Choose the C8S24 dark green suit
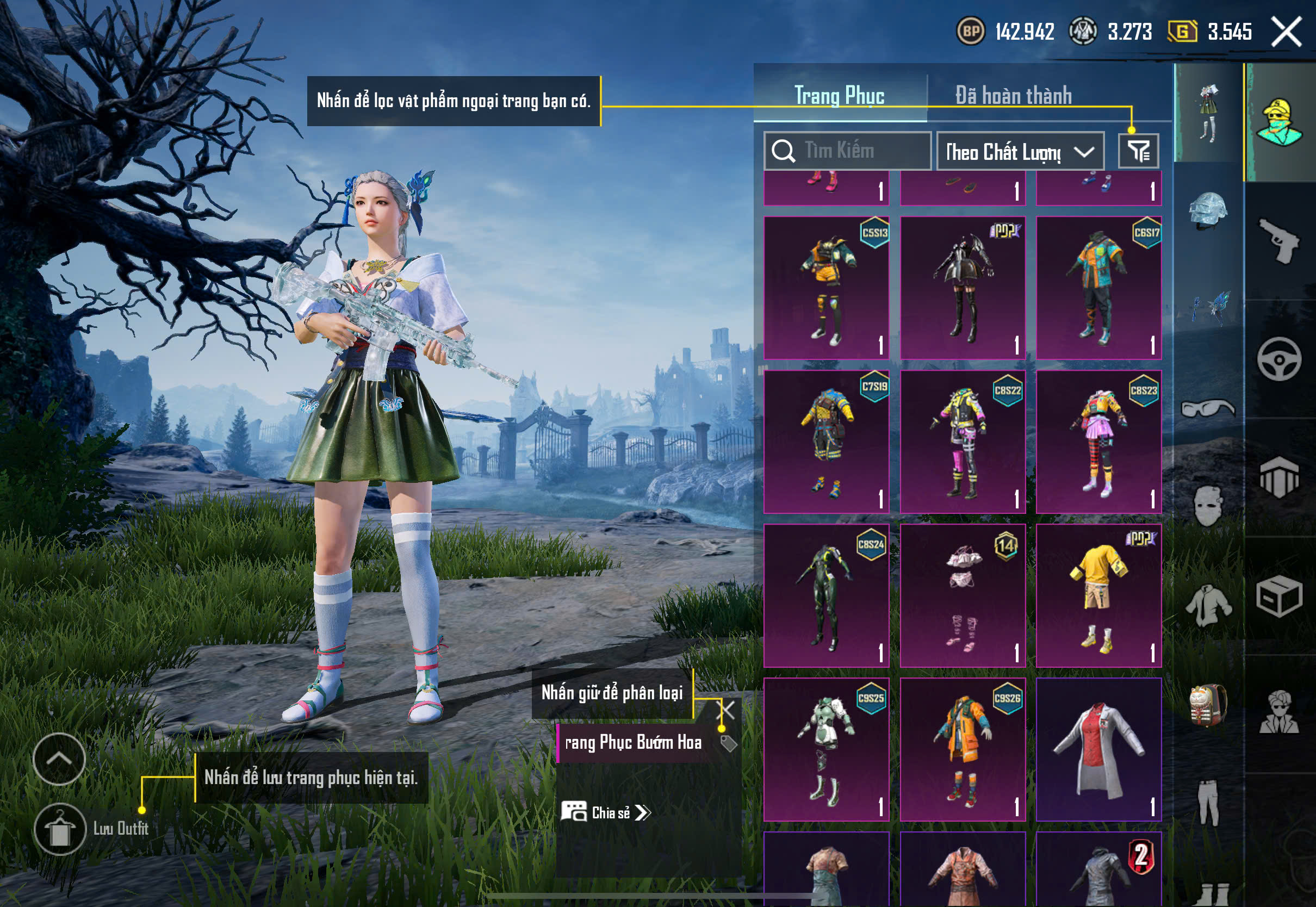 [x=826, y=595]
